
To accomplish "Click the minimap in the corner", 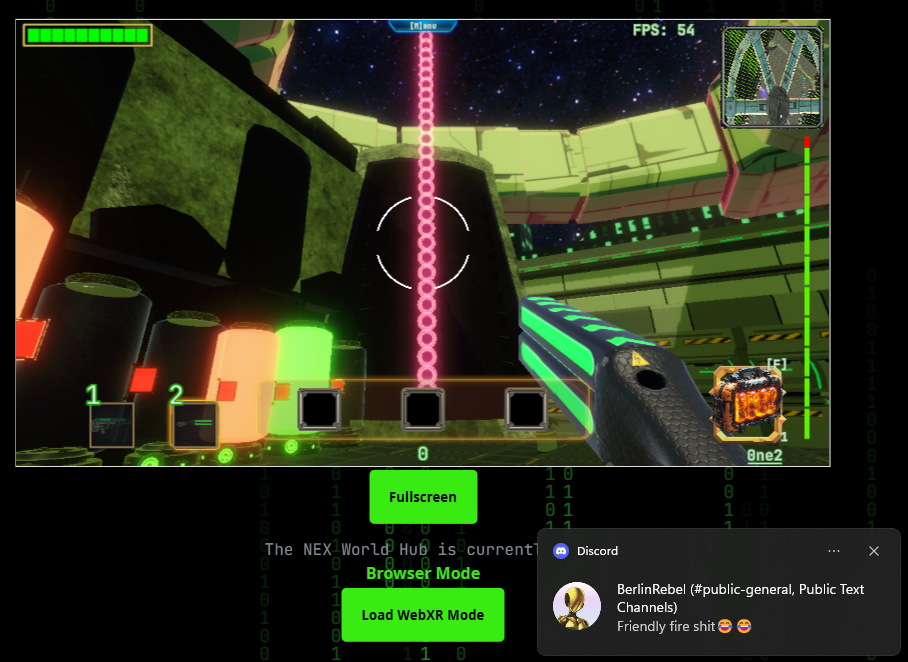I will coord(772,77).
